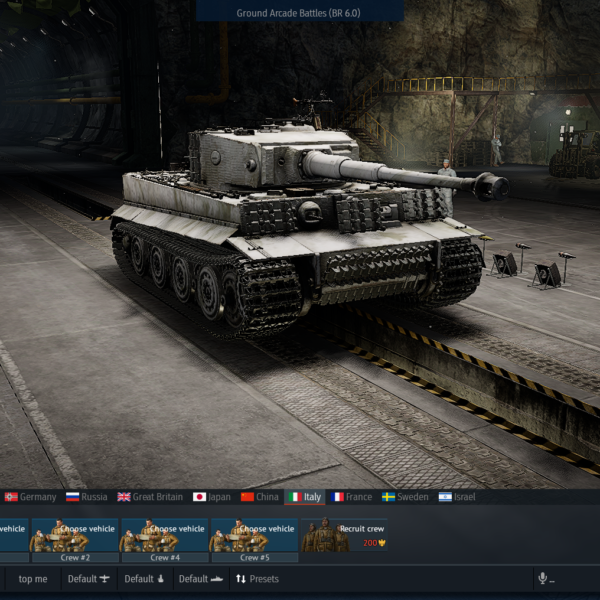Switch to the Germany nation tab
Screen dimensions: 600x600
click(x=30, y=496)
